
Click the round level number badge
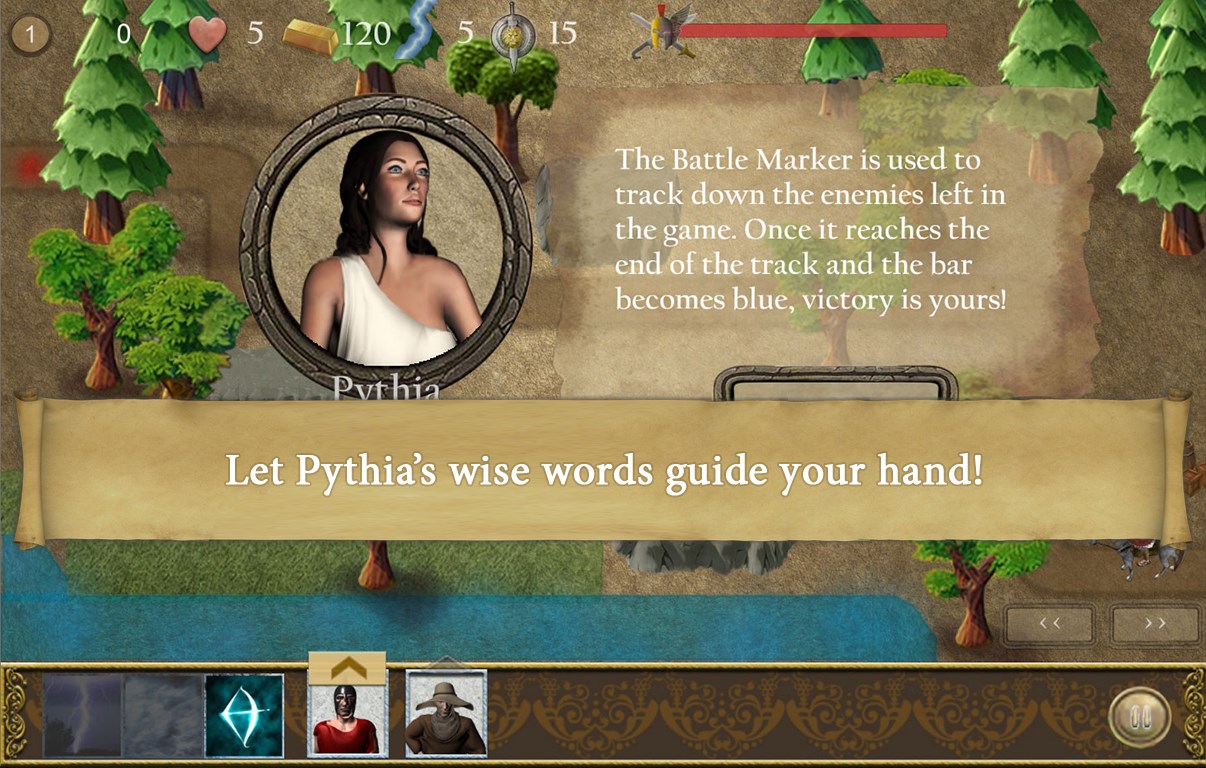[30, 36]
